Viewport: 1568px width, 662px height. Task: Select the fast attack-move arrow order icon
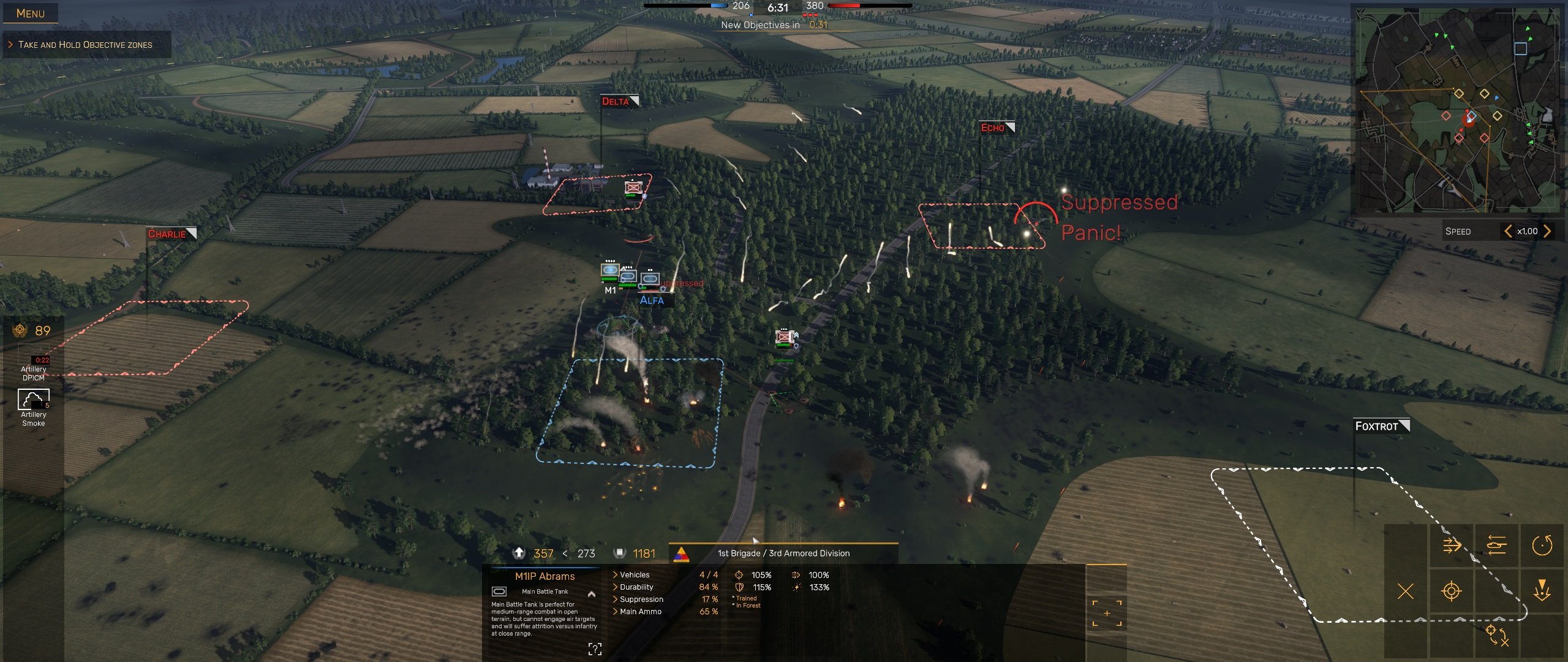pyautogui.click(x=1451, y=545)
